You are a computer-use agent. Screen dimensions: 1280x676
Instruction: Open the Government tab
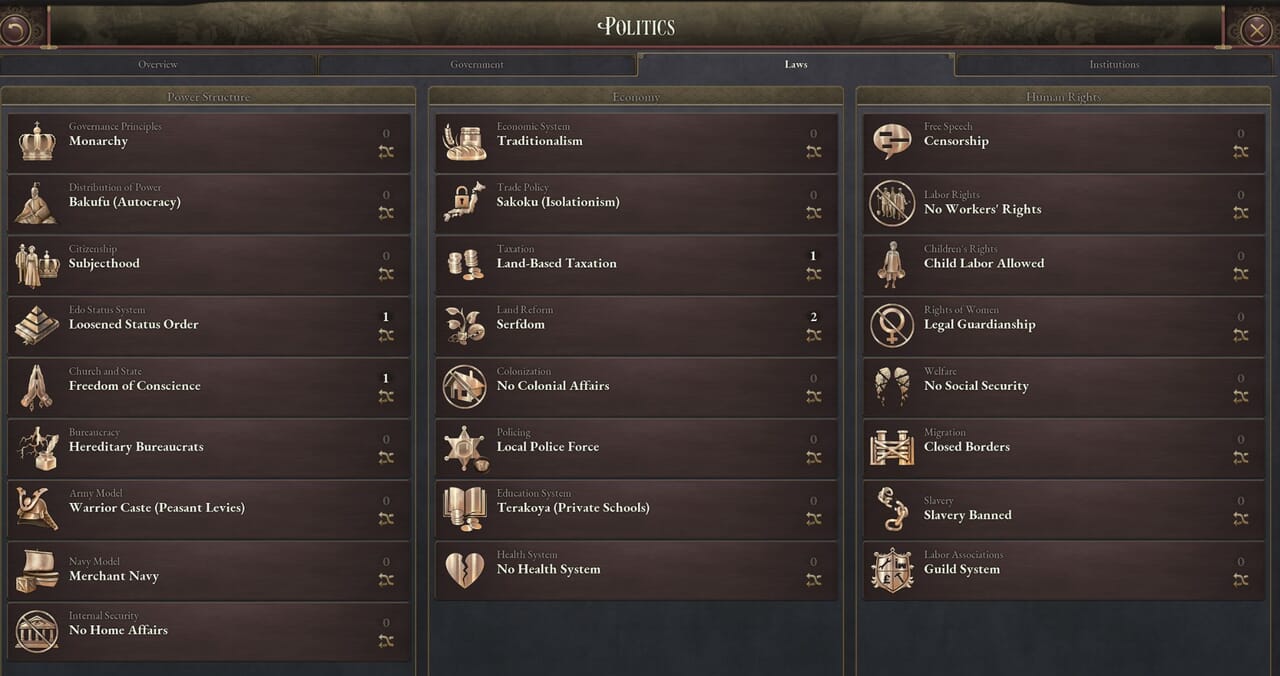coord(477,65)
